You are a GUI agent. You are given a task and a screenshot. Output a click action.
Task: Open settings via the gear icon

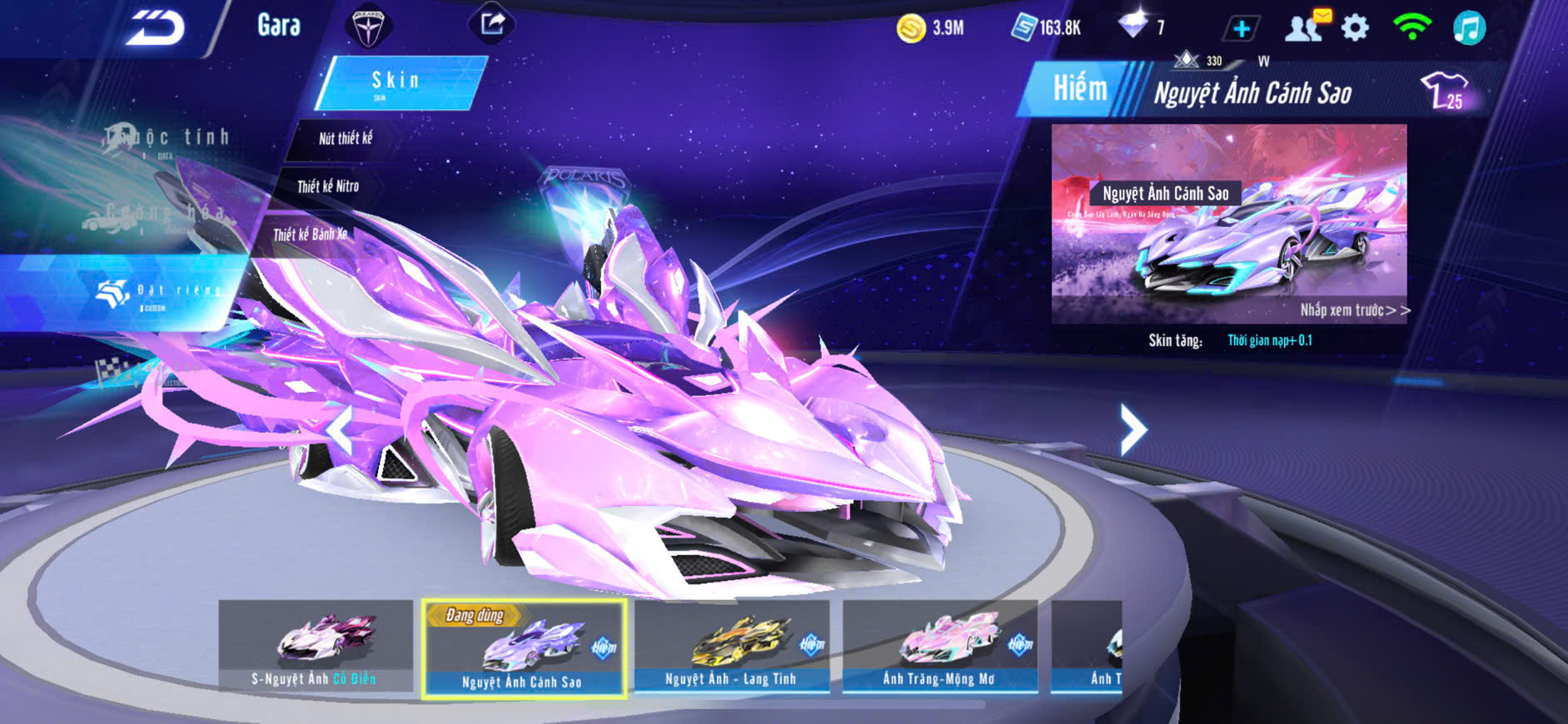click(1355, 27)
